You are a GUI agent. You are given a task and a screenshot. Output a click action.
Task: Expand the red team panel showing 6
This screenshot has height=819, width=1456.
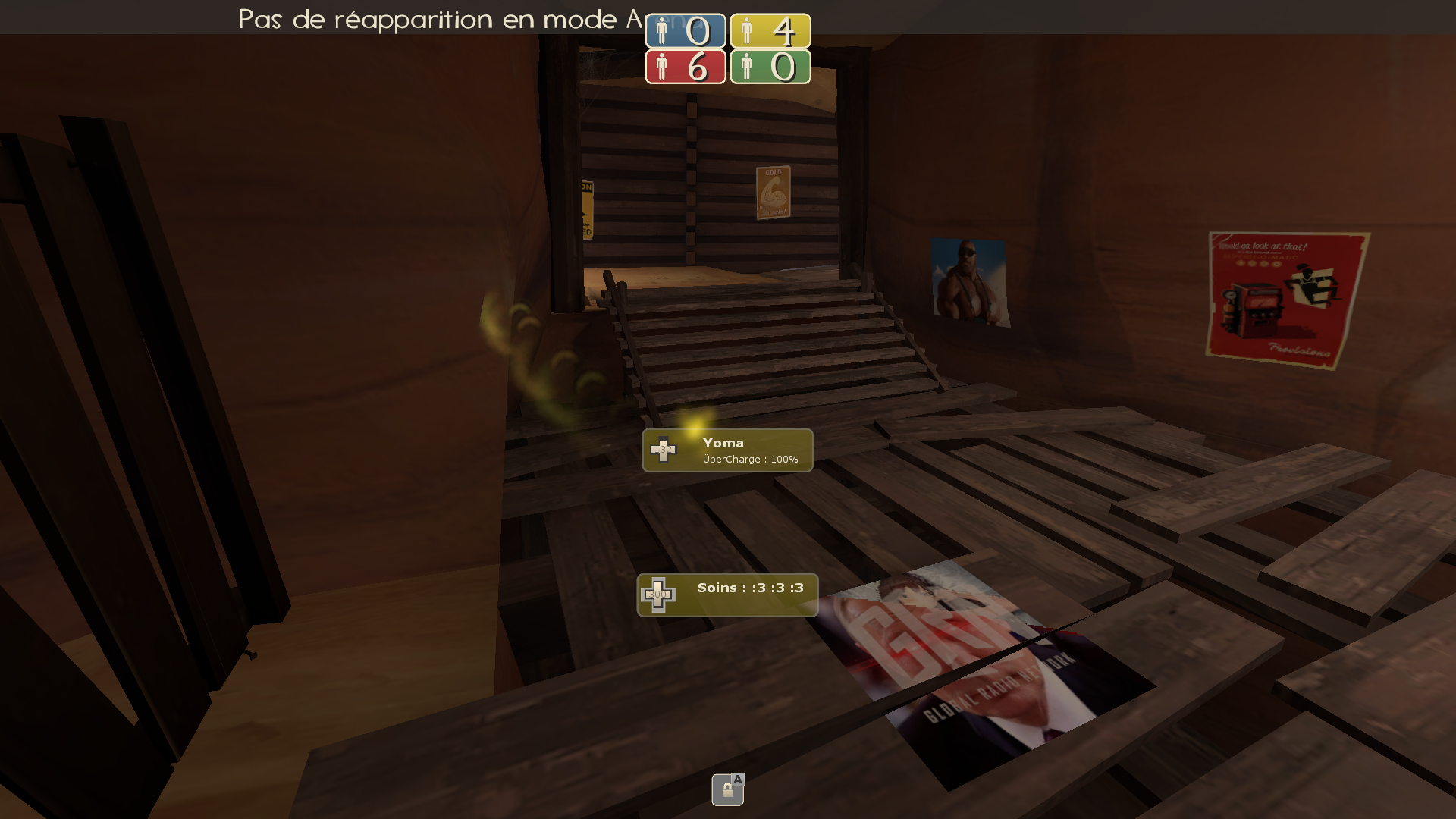point(685,68)
